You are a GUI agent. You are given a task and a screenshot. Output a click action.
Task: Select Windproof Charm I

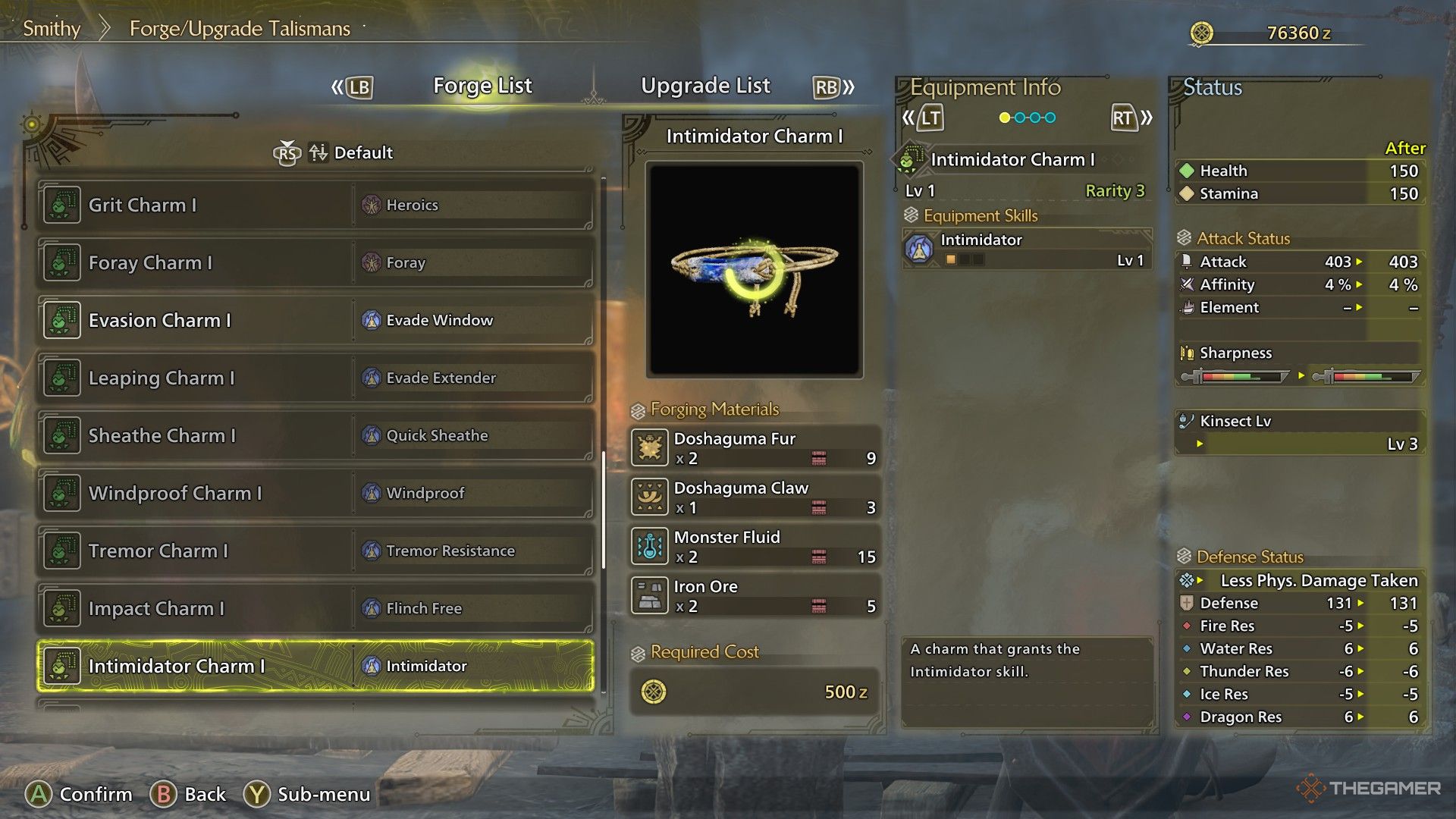point(315,493)
